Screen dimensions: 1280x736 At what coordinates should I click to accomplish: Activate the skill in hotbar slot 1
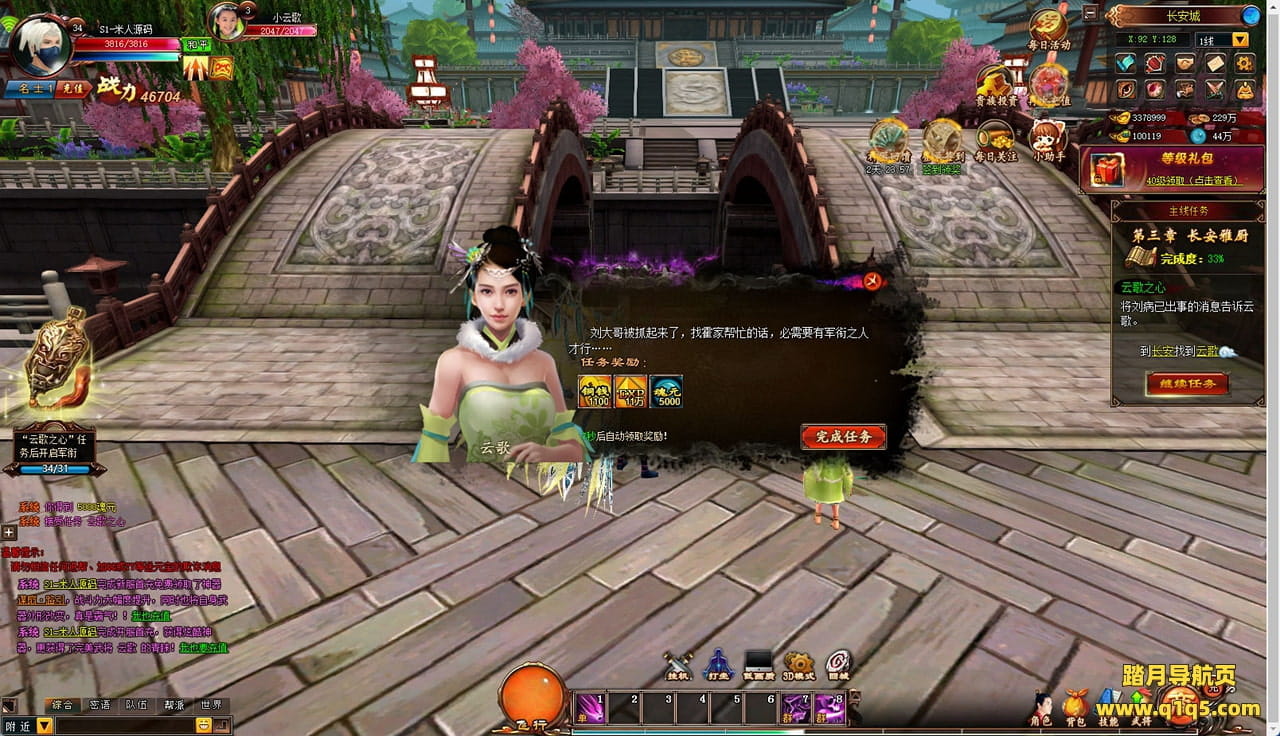pos(590,708)
